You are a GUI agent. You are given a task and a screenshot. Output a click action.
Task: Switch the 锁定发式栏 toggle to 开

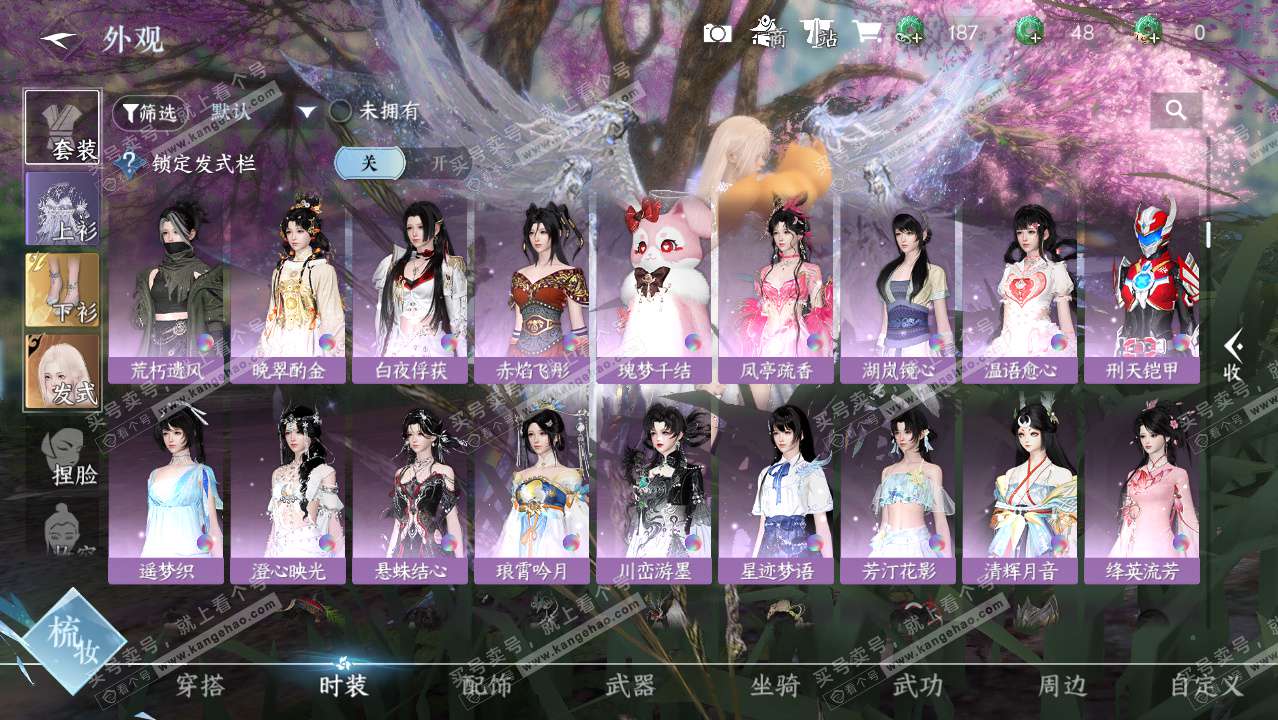[439, 163]
